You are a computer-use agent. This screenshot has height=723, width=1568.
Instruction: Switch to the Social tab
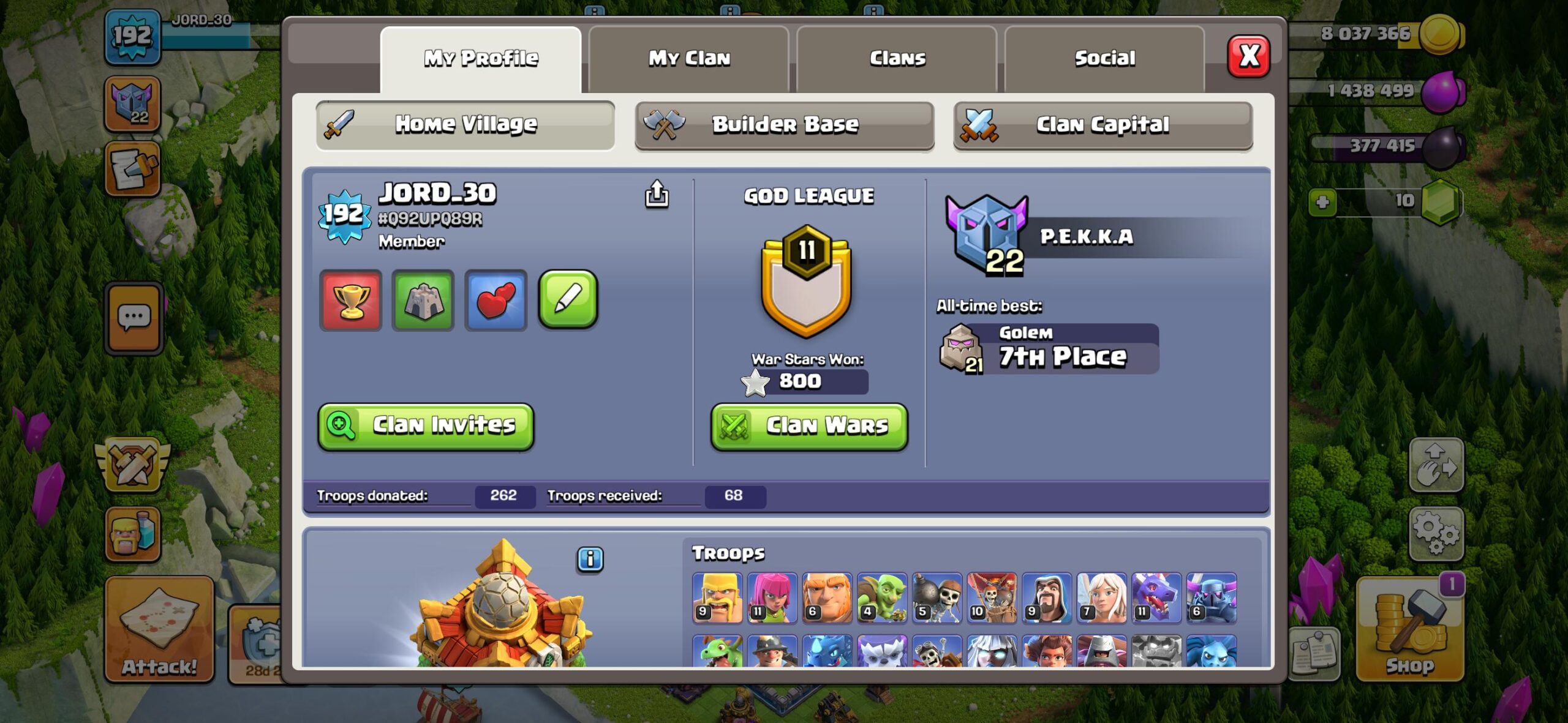point(1104,58)
